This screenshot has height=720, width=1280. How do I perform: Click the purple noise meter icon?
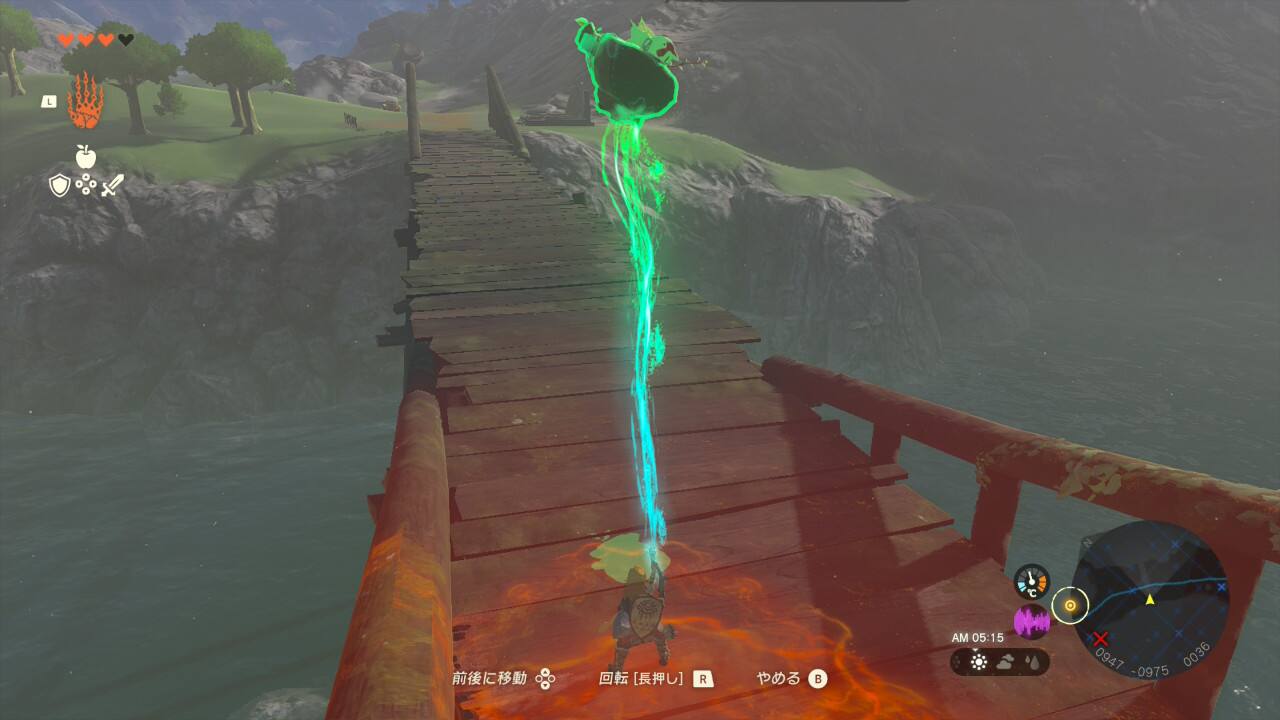1031,622
